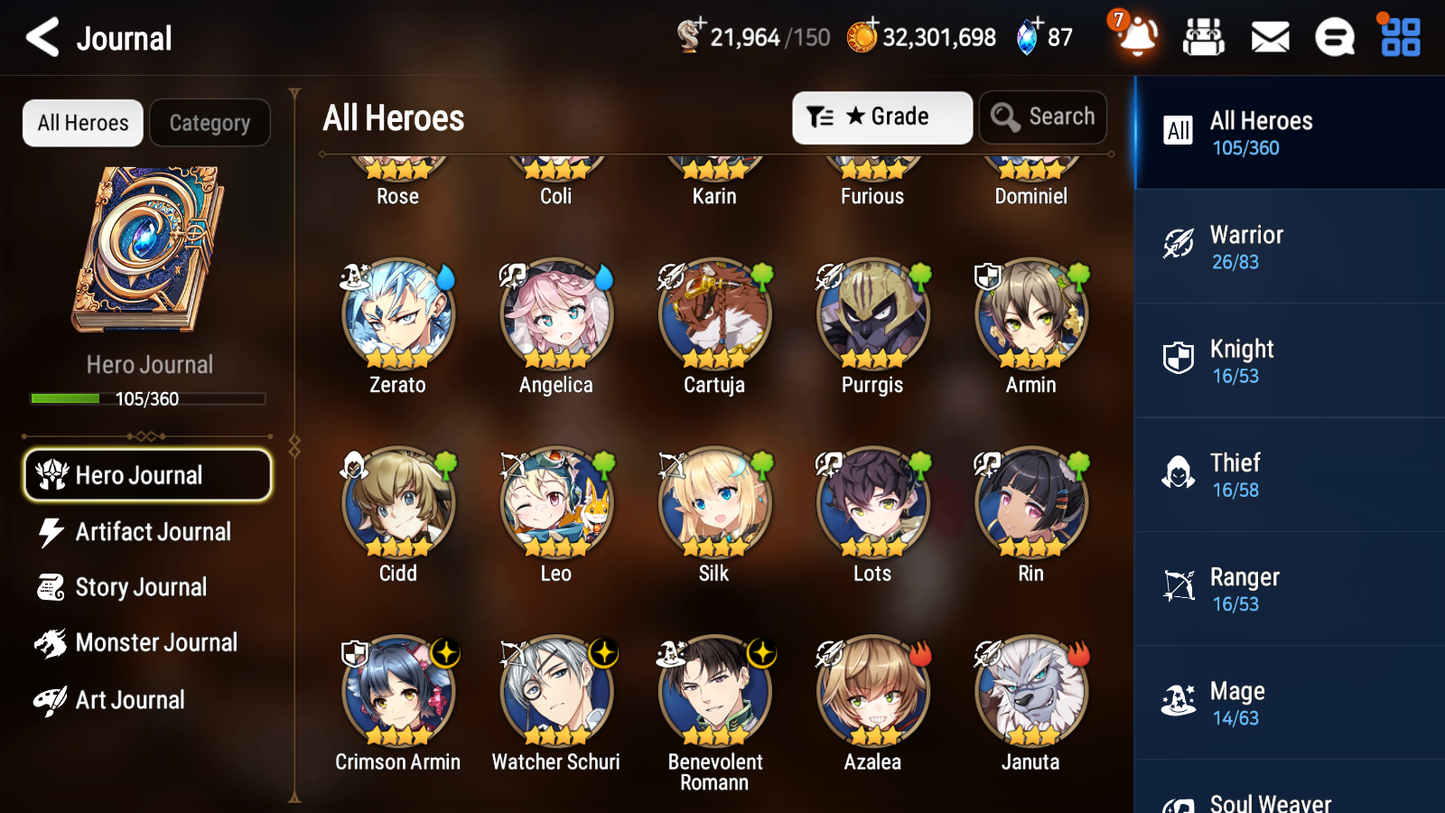Open the inventory satchel icon

[1203, 36]
